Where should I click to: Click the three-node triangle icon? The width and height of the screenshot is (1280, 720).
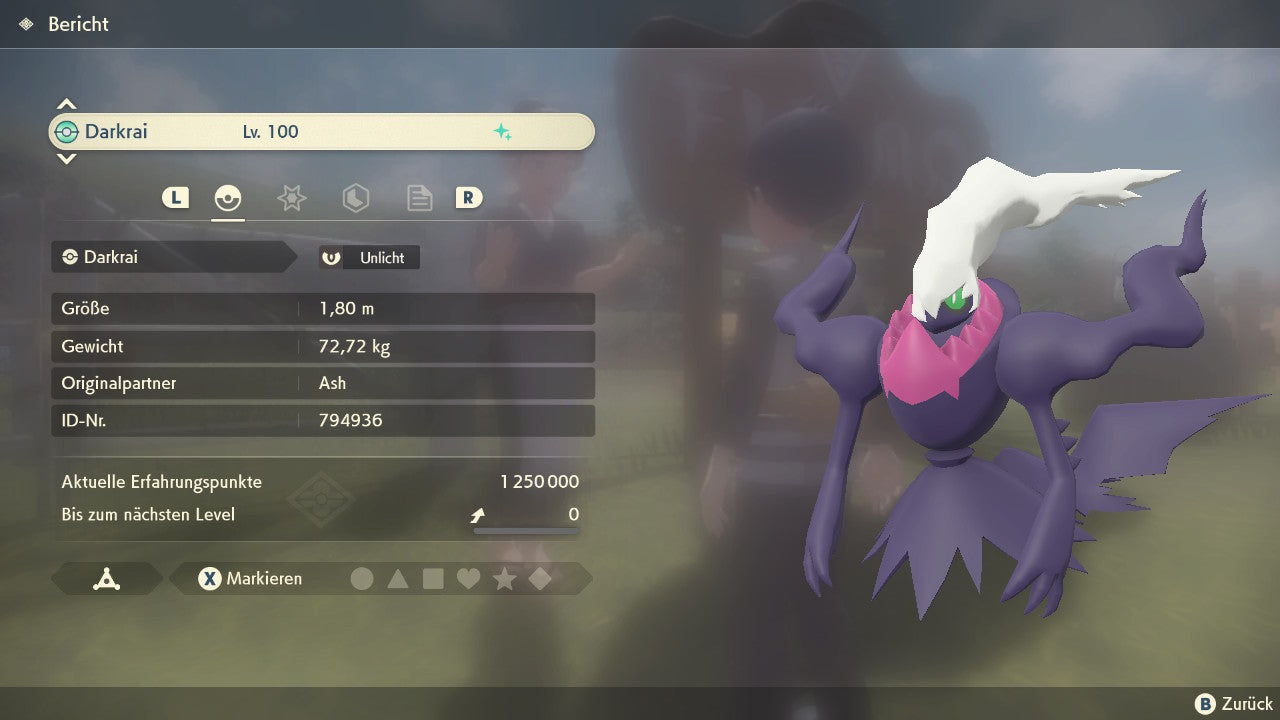click(107, 578)
